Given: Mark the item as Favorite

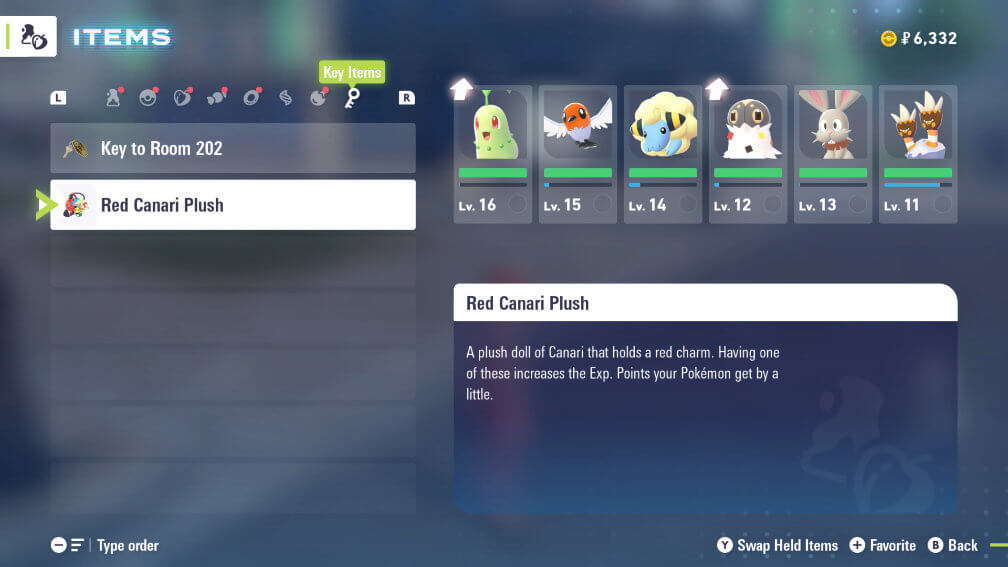Looking at the screenshot, I should point(882,545).
